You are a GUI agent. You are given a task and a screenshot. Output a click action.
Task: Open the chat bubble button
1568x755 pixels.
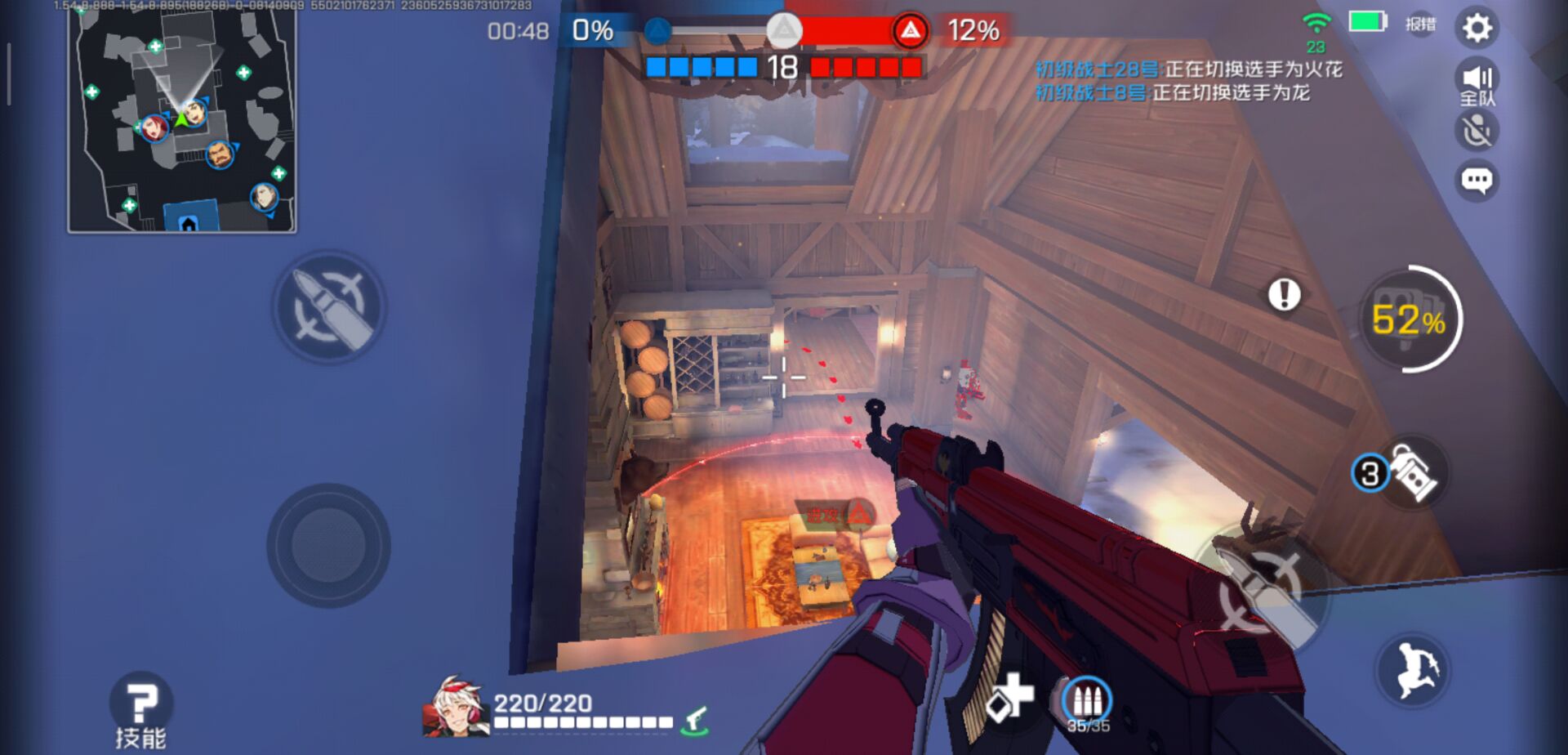pos(1477,180)
